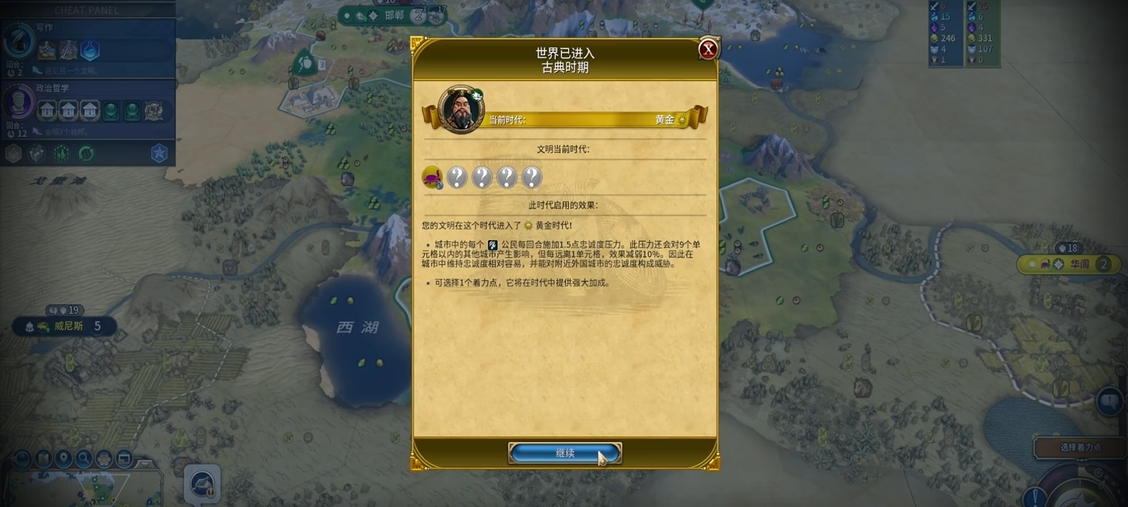Click the feather quill unit action icon
This screenshot has width=1128, height=507.
(x=201, y=485)
